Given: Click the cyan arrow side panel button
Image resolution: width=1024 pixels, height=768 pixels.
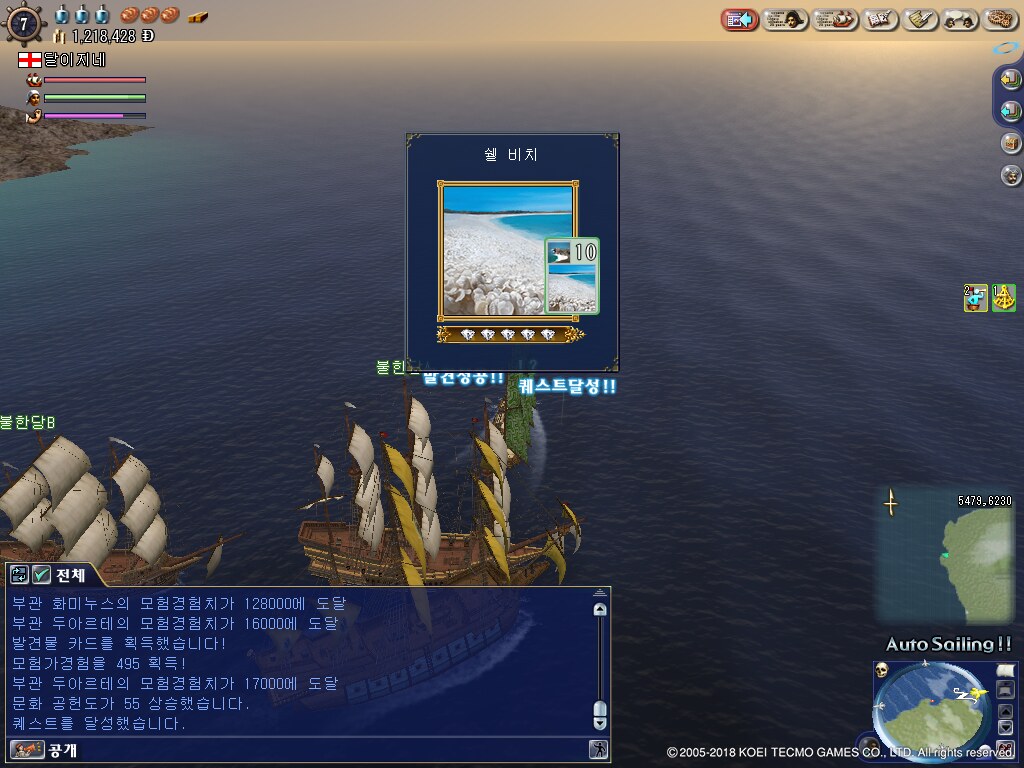Looking at the screenshot, I should 1011,111.
